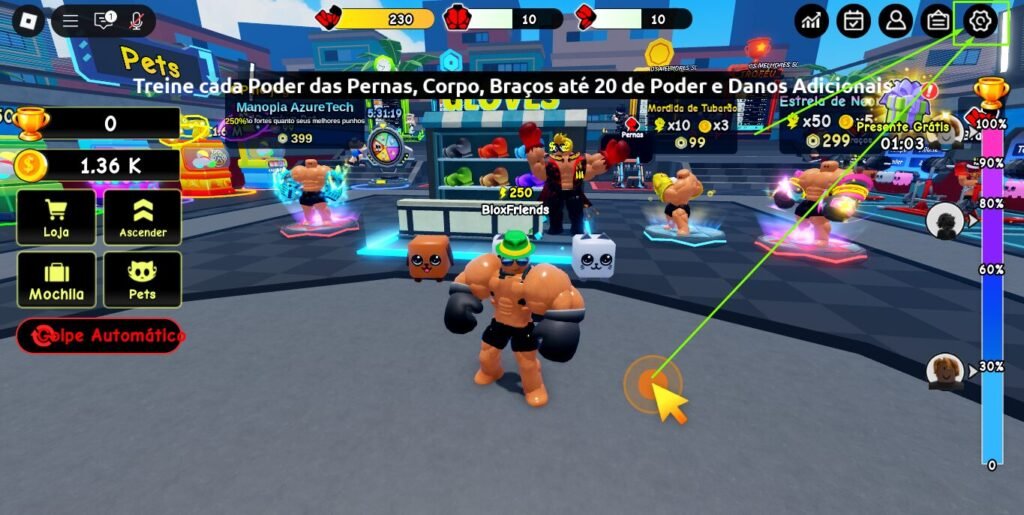Open the Roblox logo menu

tap(28, 20)
